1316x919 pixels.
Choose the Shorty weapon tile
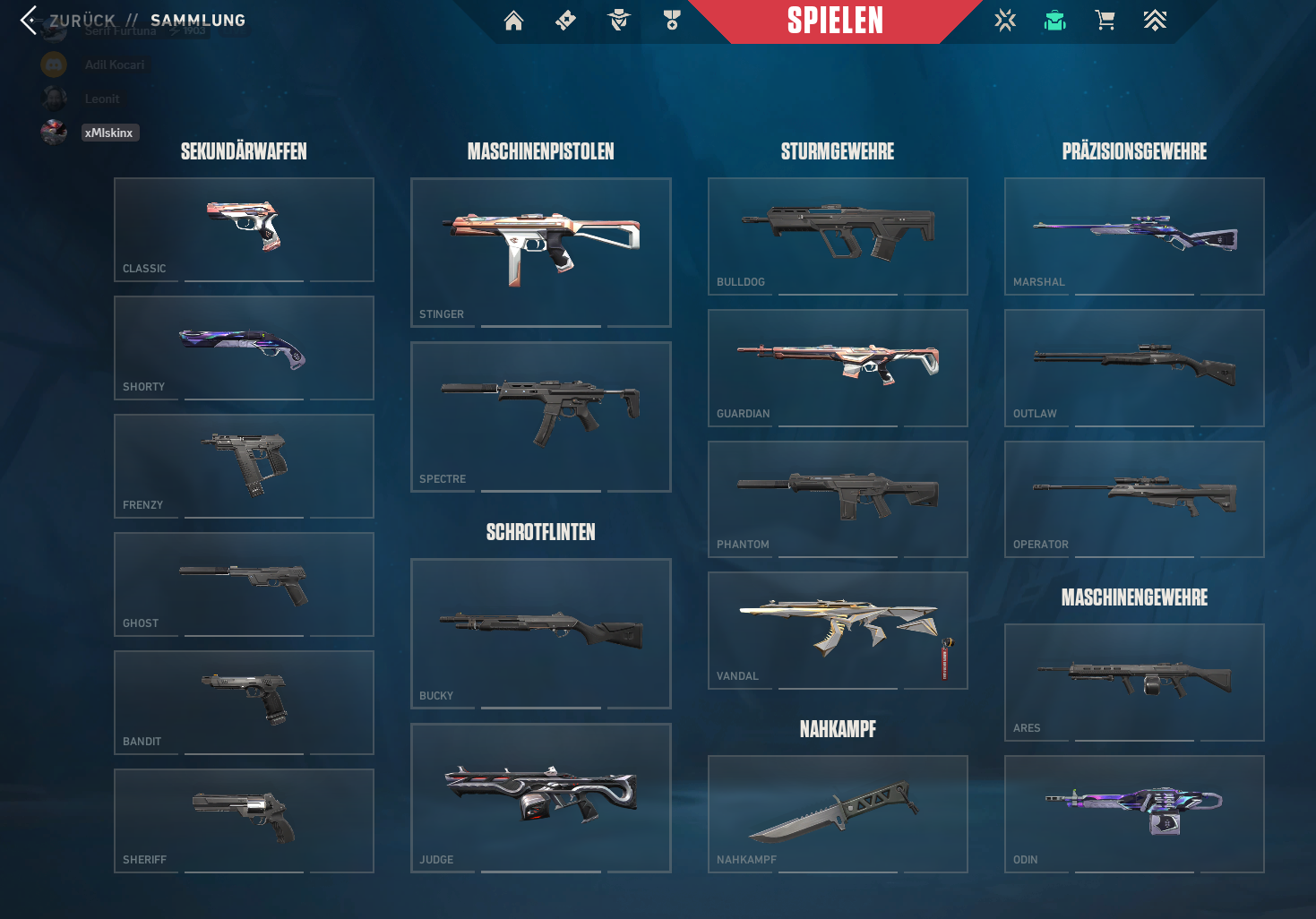(x=244, y=348)
